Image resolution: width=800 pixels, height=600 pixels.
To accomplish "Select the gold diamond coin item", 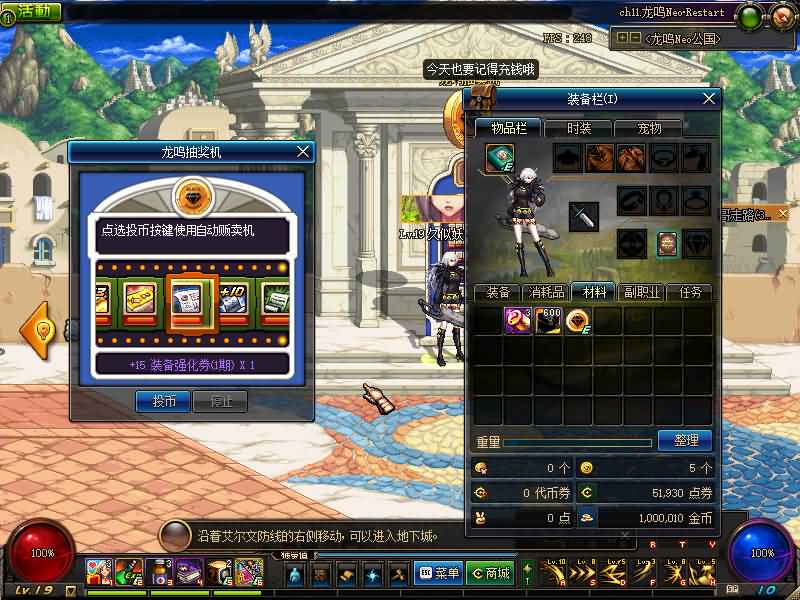I will (578, 321).
